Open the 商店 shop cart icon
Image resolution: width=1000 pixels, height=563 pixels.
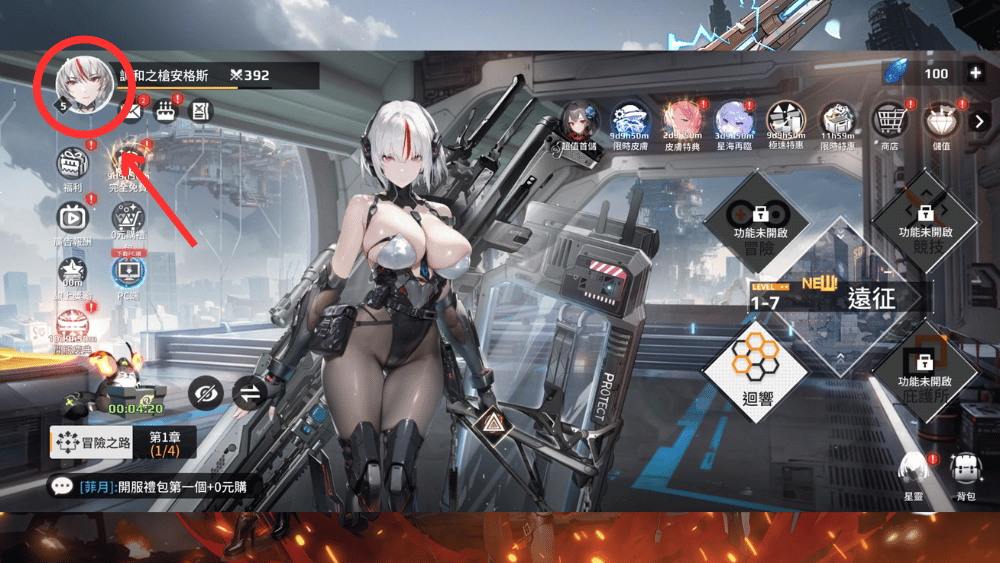[x=889, y=122]
